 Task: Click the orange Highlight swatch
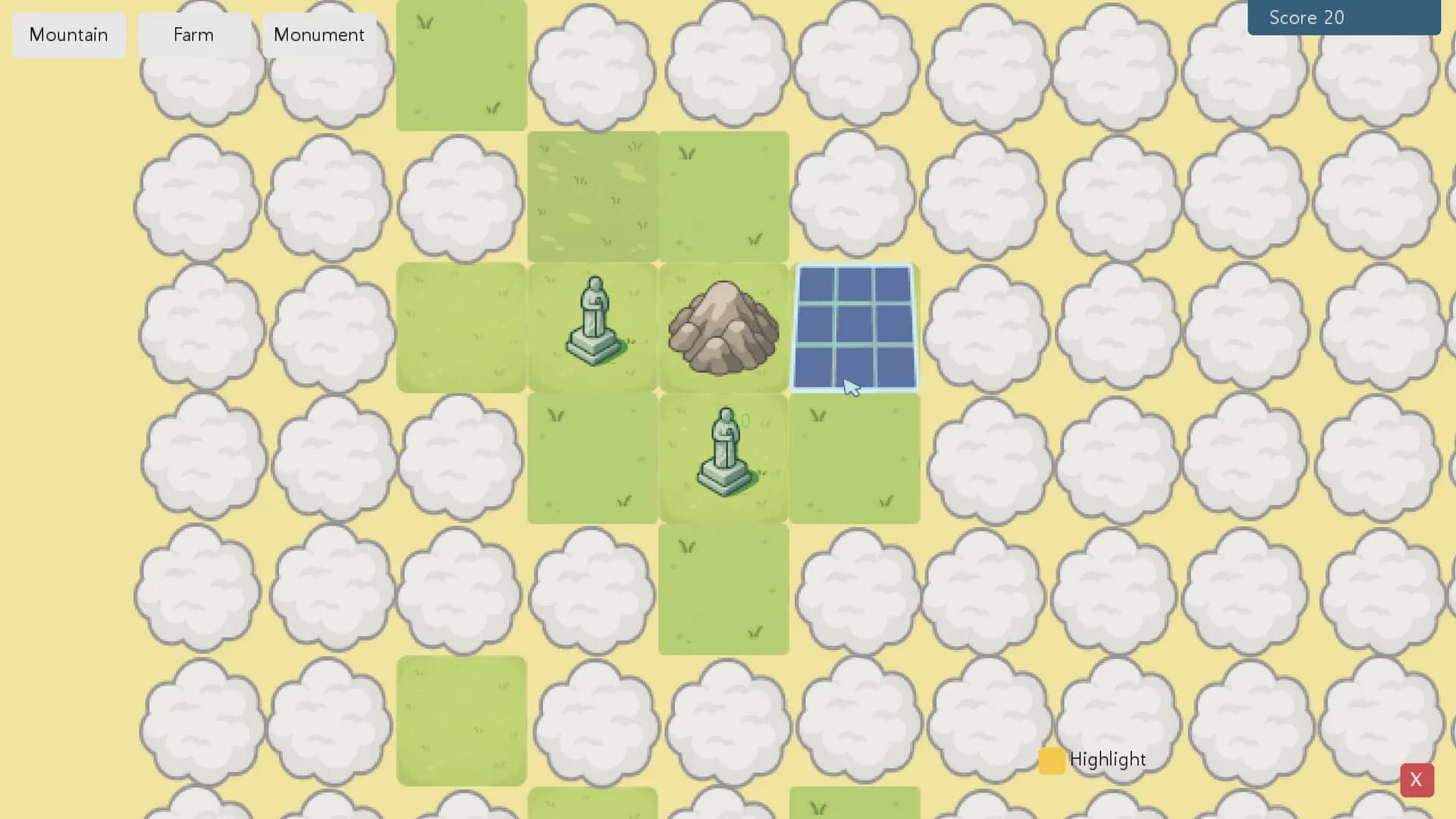pyautogui.click(x=1051, y=760)
